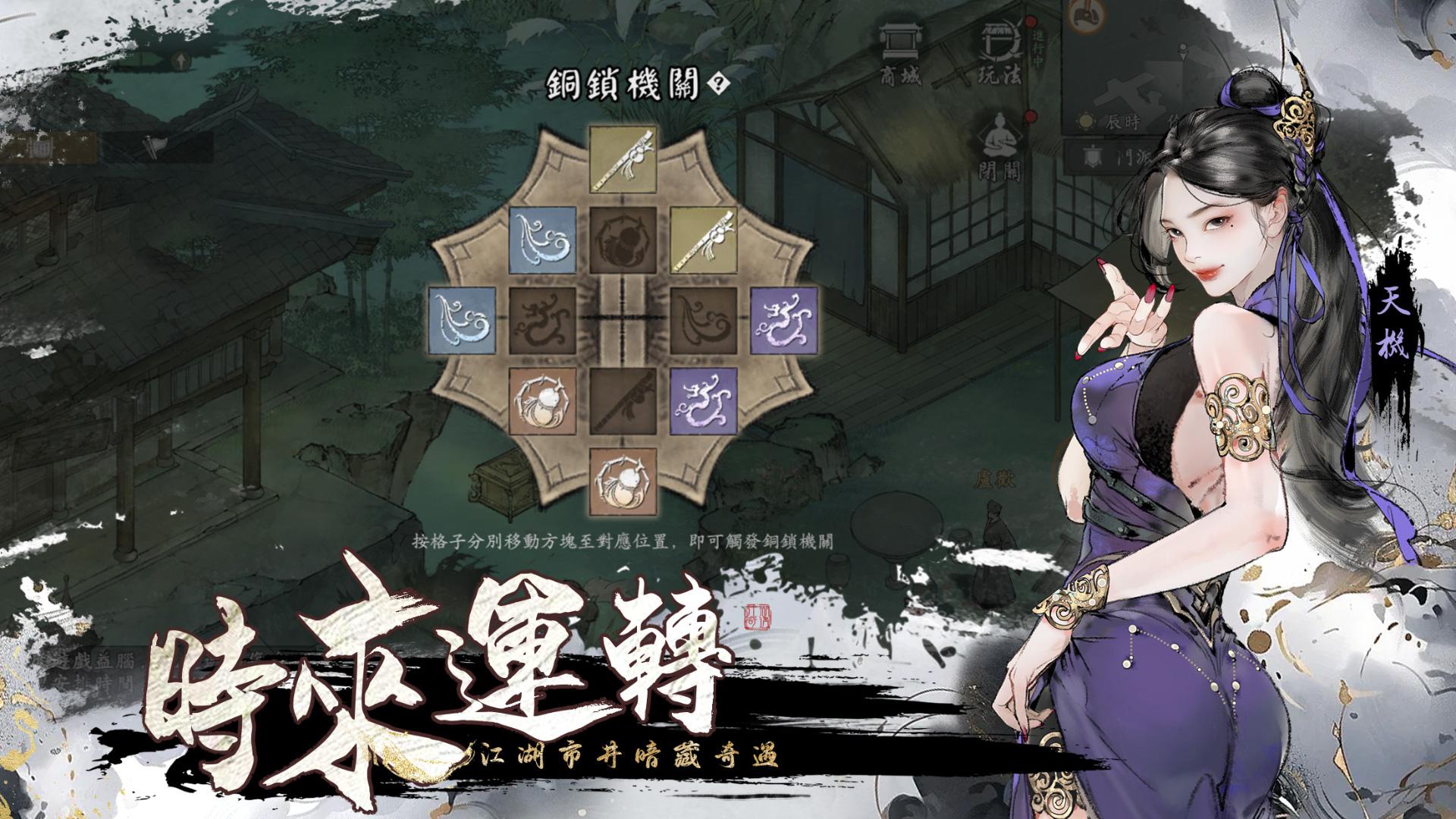Open the 門派 sect banner icon
This screenshot has width=1456, height=819.
tap(1090, 157)
